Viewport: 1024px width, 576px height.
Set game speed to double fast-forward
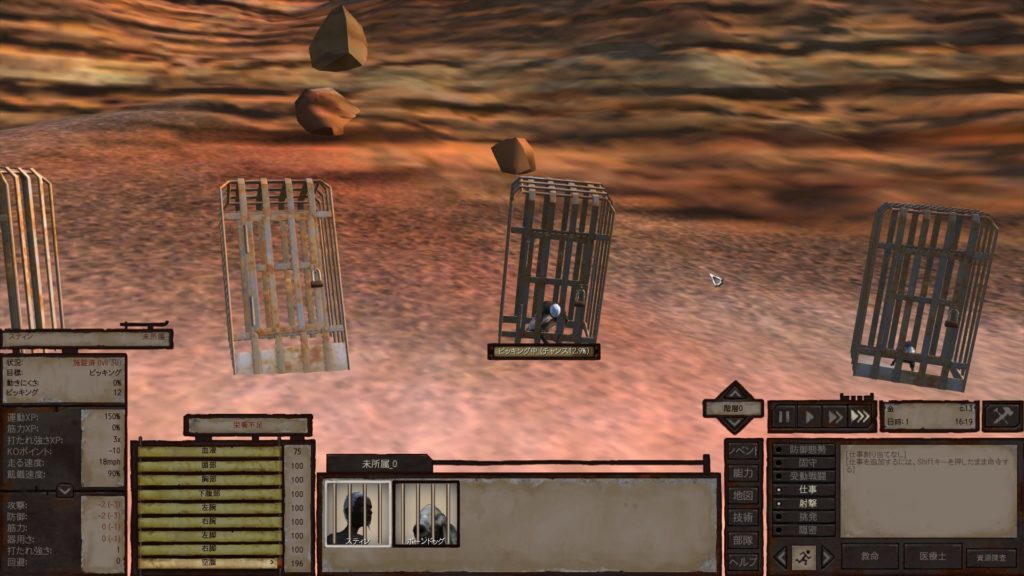(835, 416)
